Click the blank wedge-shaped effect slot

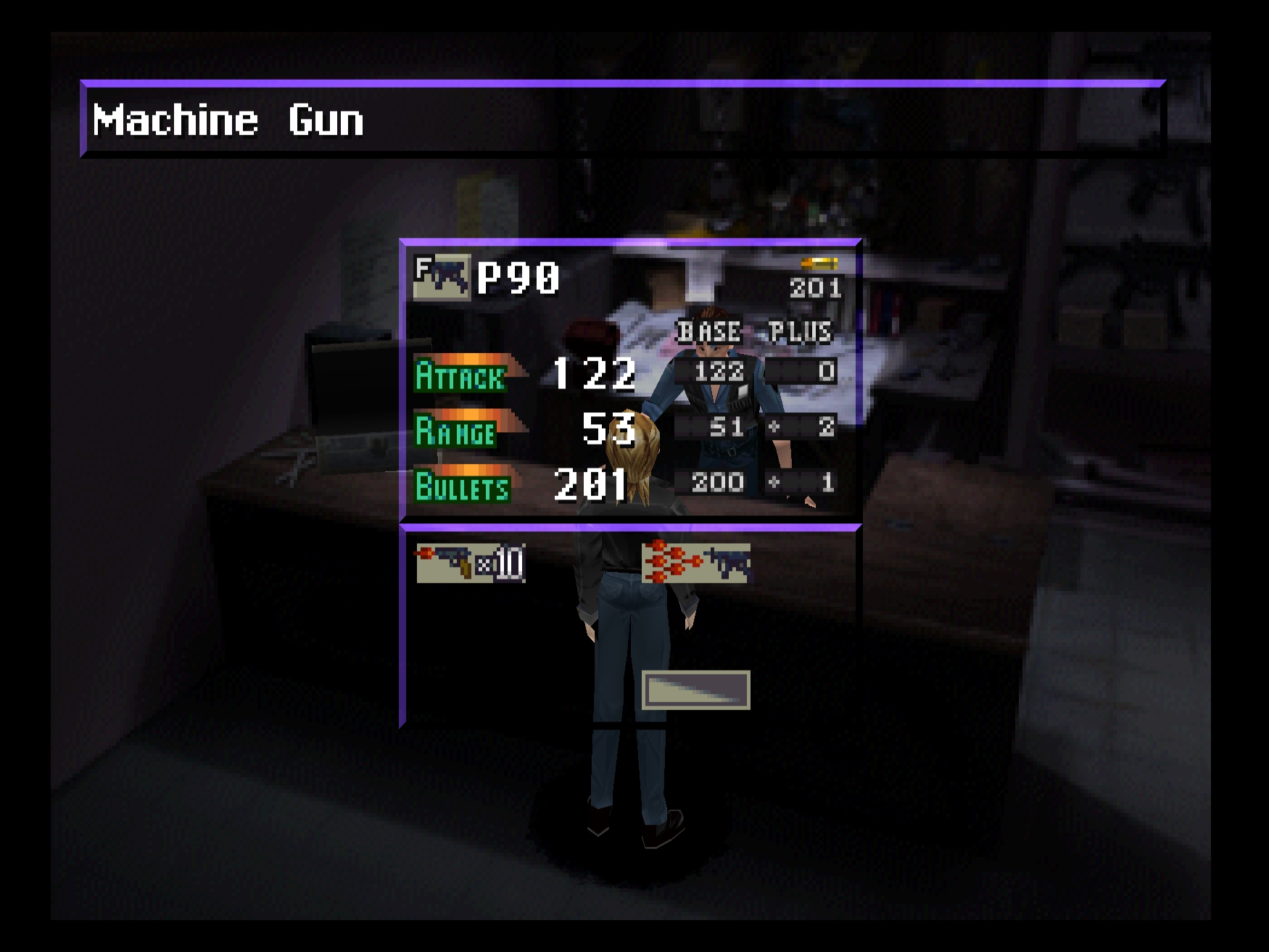click(695, 690)
